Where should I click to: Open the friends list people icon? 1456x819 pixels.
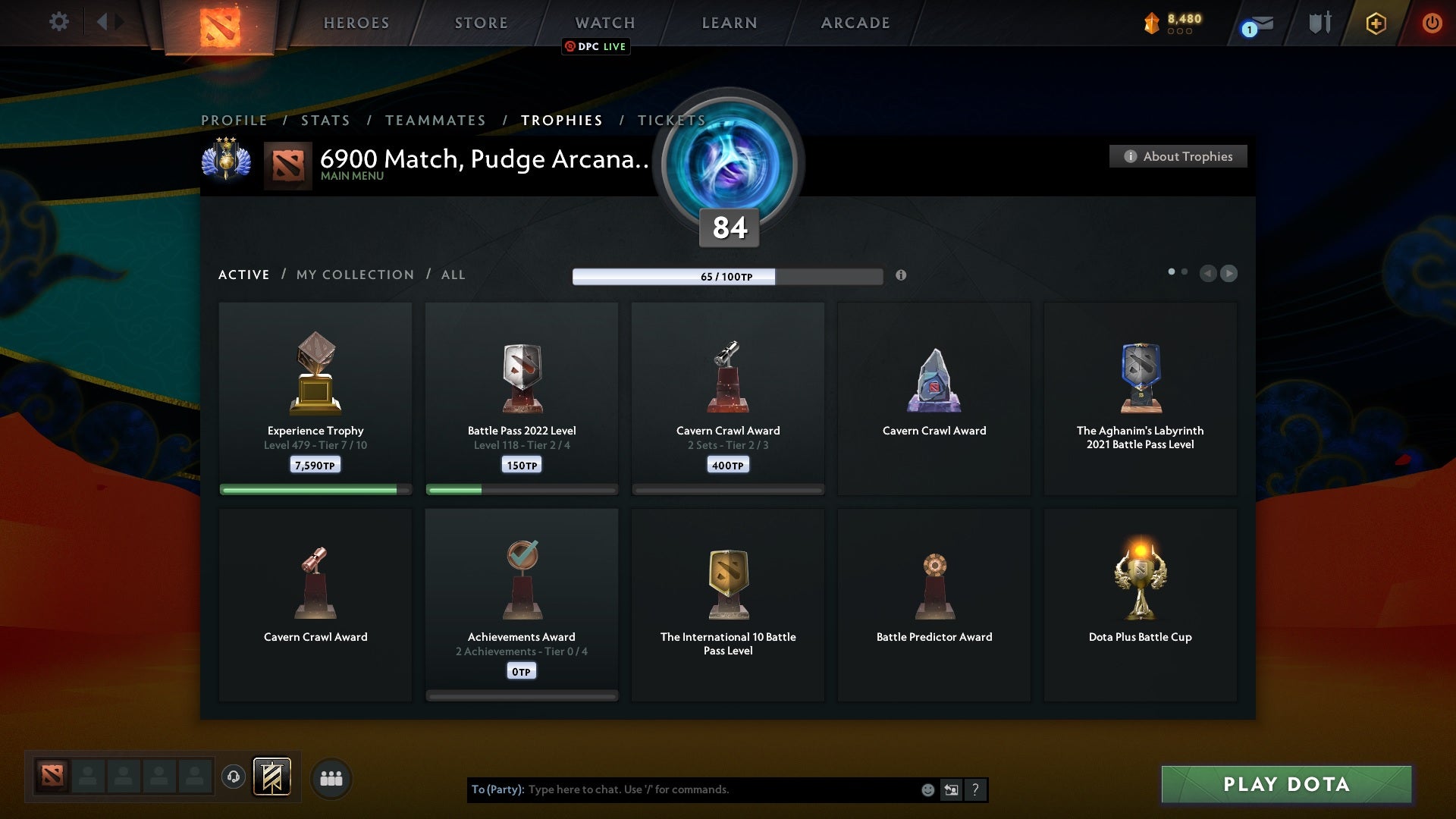pos(331,778)
